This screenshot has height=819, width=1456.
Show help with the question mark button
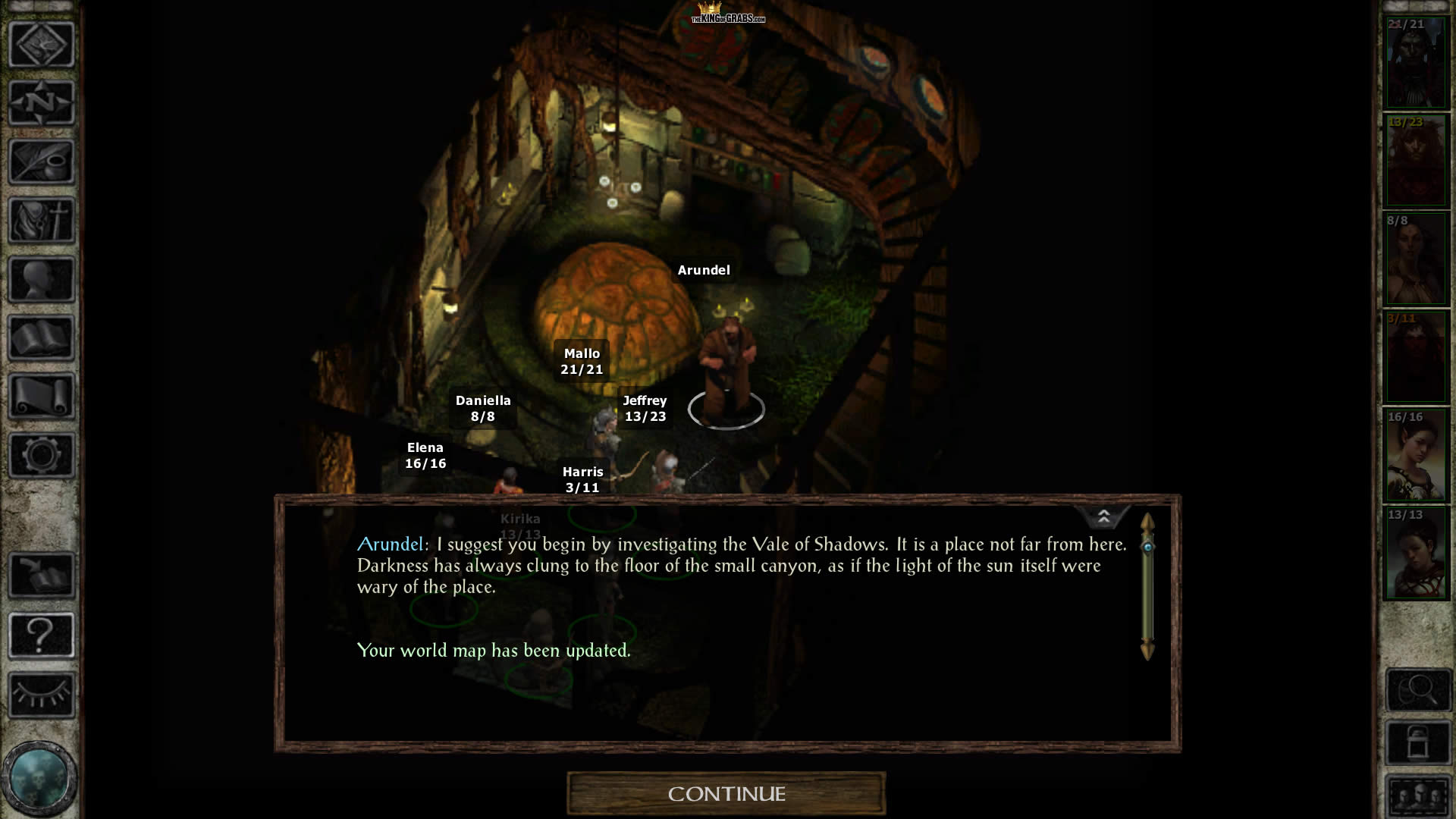coord(42,635)
